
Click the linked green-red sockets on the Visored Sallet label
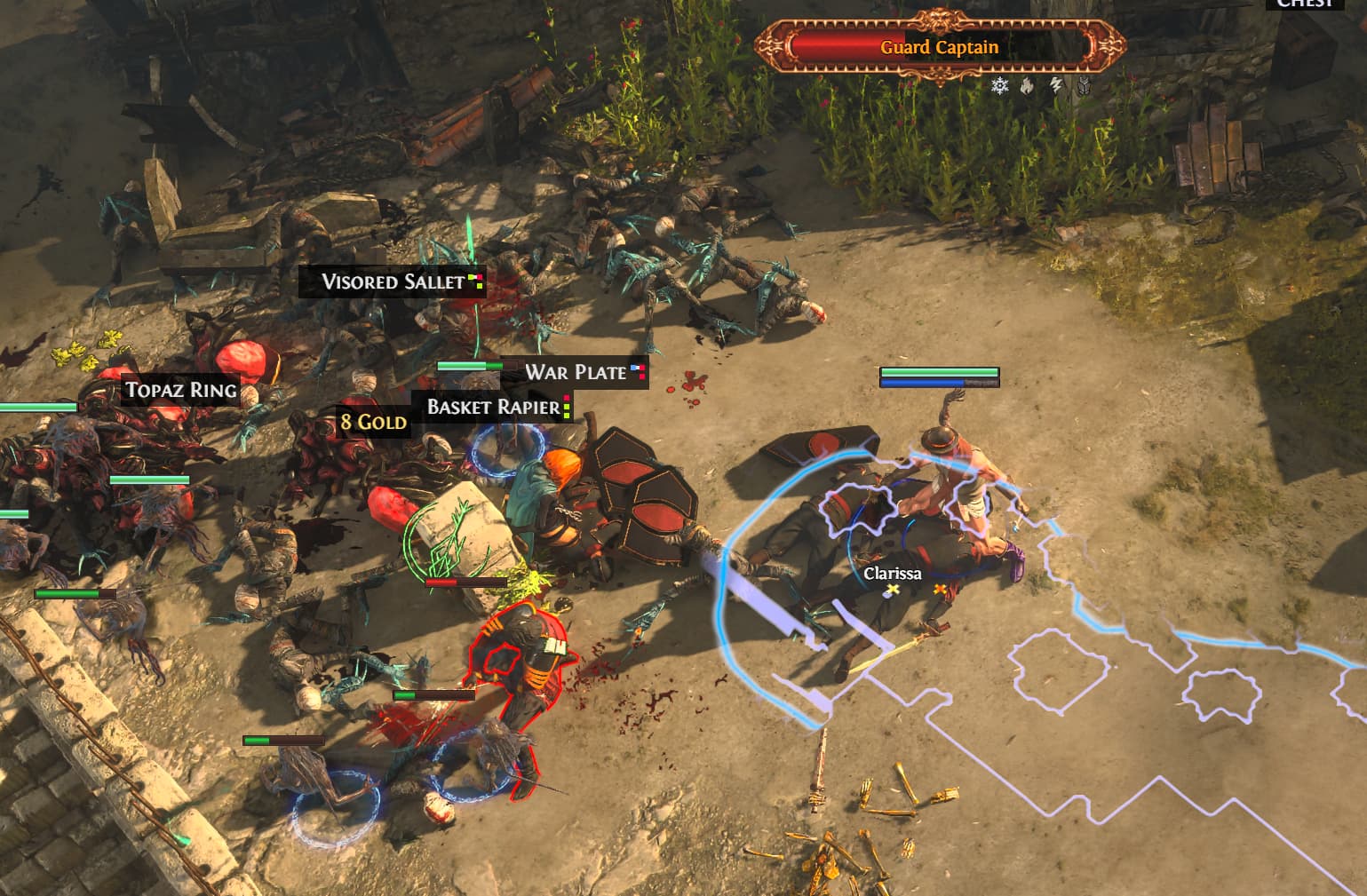click(476, 277)
